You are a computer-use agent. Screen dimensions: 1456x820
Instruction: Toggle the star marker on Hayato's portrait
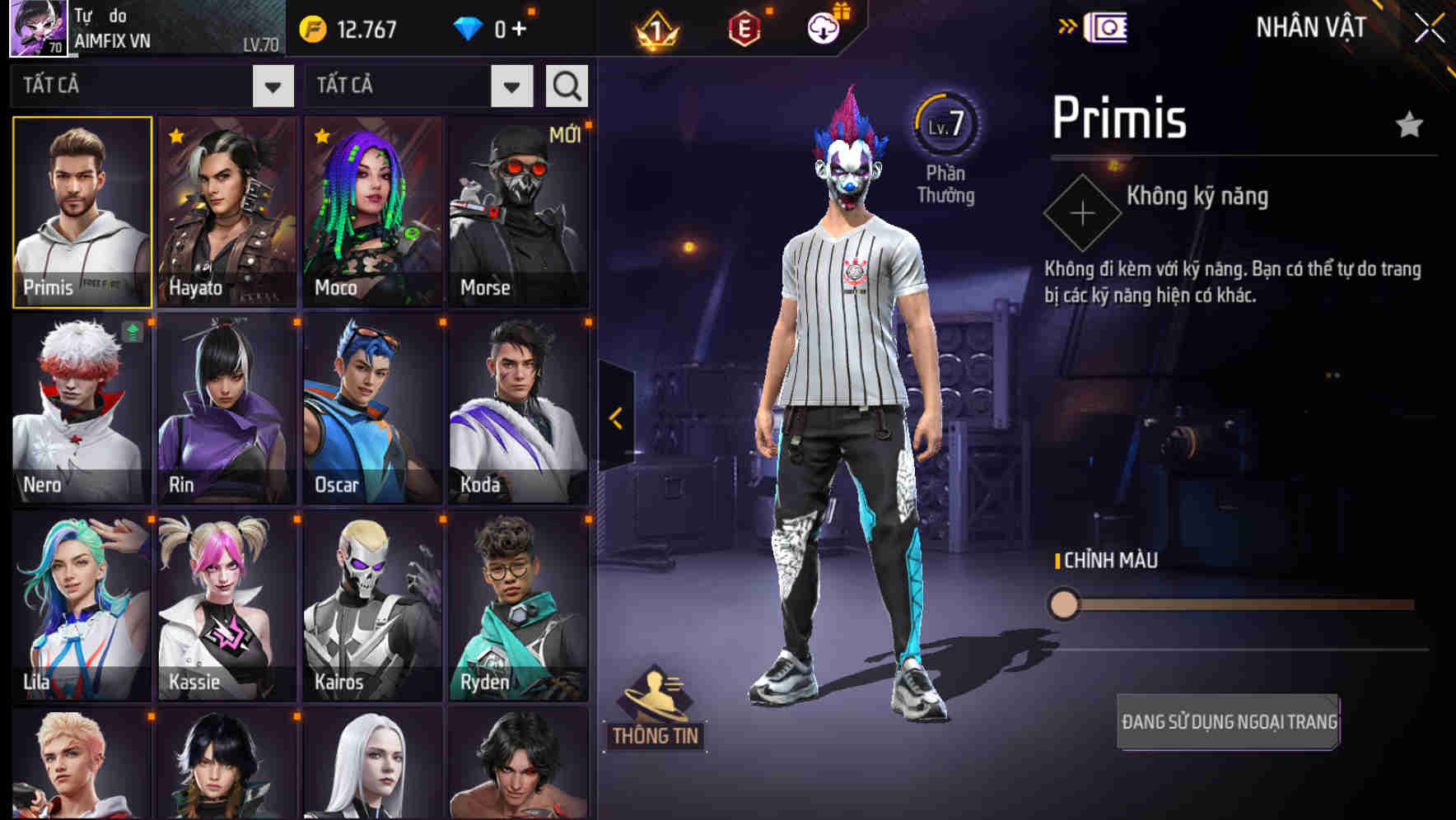(174, 136)
